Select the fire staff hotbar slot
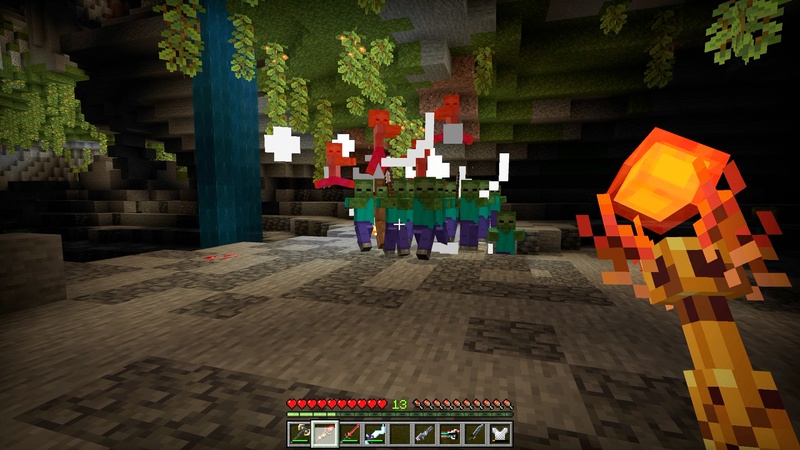 [325, 433]
